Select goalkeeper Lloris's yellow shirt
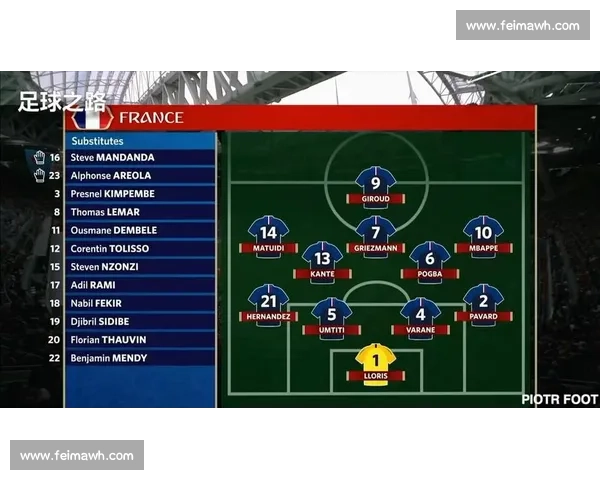The image size is (600, 480). pos(375,360)
